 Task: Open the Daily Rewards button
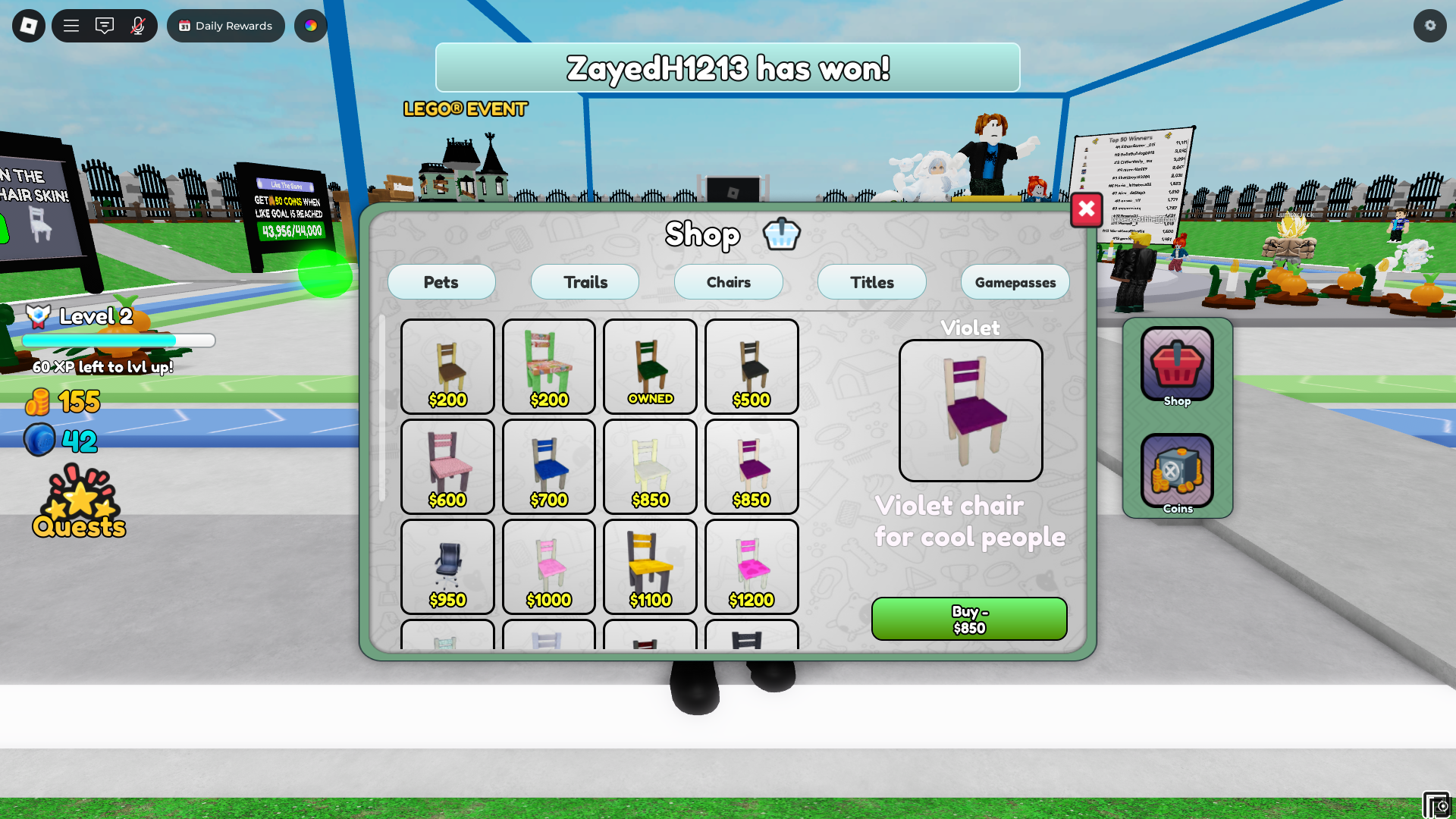click(x=225, y=25)
